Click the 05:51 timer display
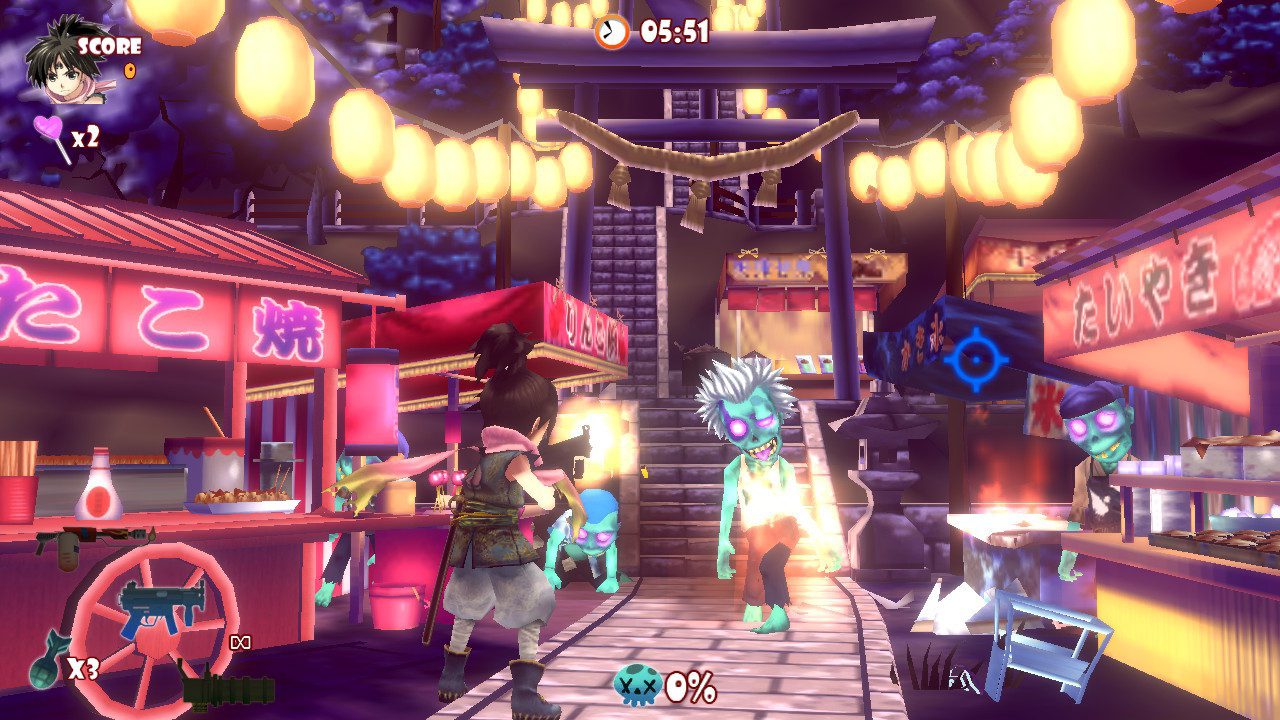1280x720 pixels. pos(676,31)
